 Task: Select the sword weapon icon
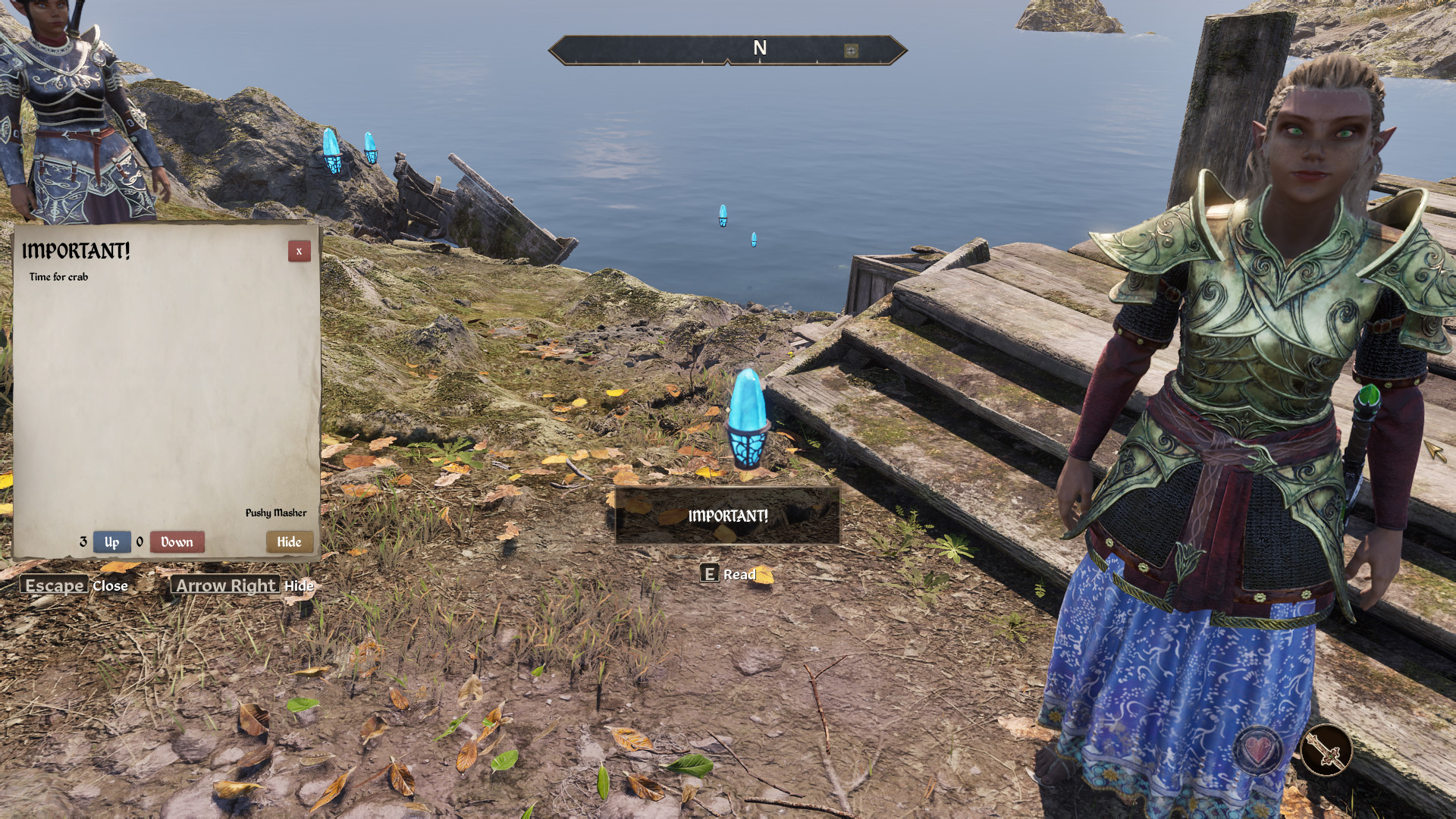tap(1326, 751)
